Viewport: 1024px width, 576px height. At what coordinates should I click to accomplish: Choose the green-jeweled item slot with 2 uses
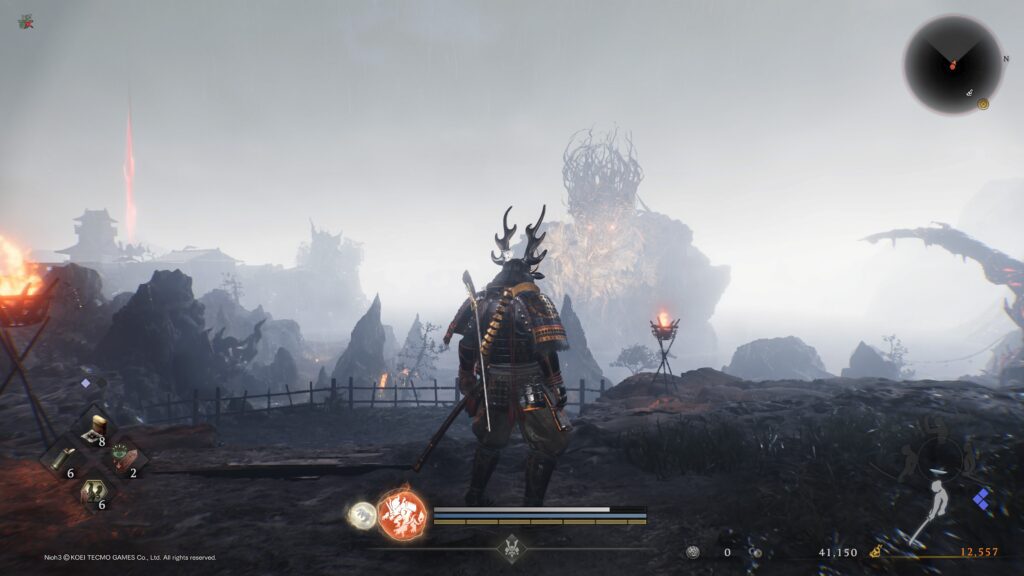[124, 459]
